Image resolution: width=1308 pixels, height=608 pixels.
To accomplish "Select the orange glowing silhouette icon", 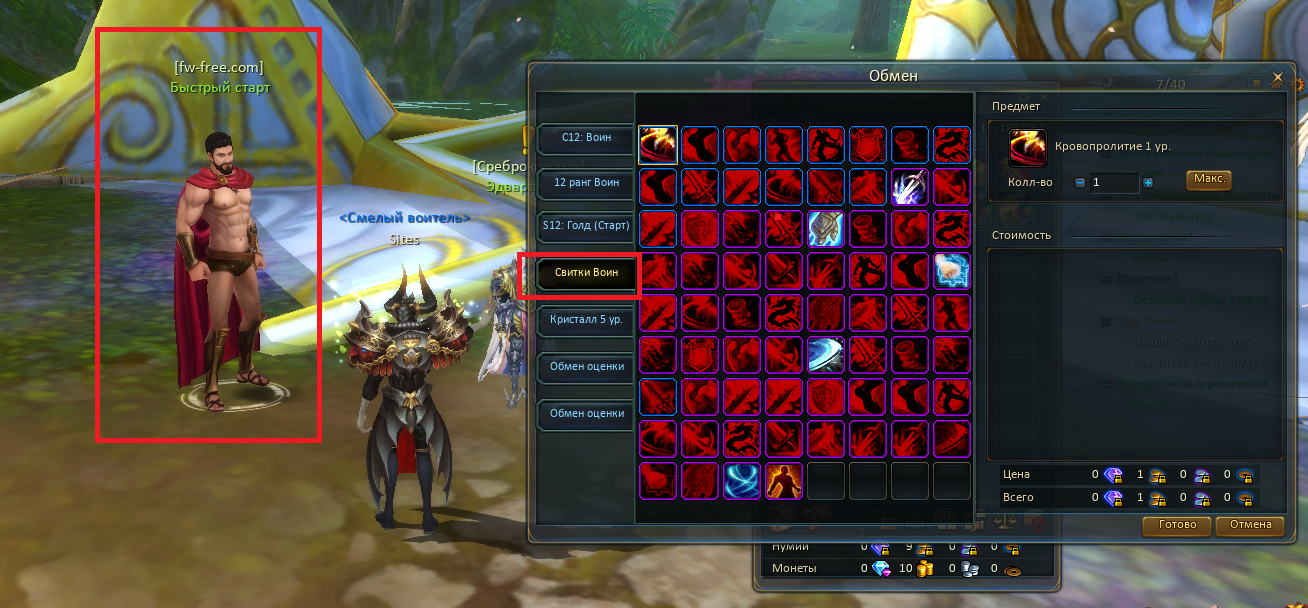I will coord(784,481).
